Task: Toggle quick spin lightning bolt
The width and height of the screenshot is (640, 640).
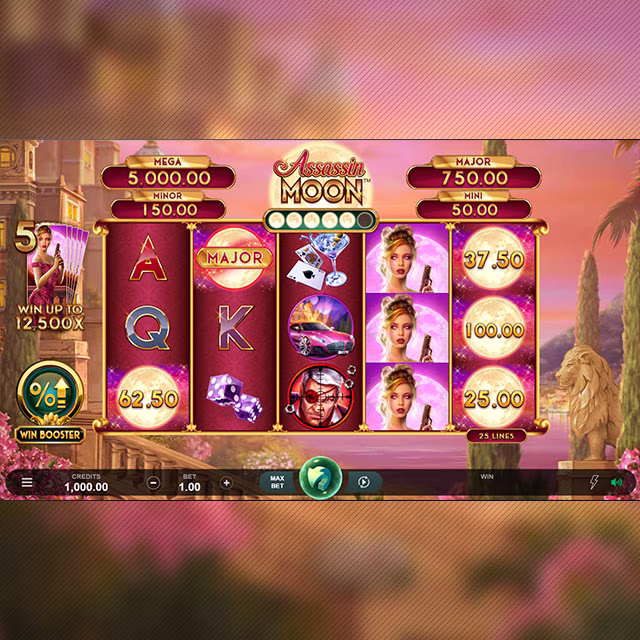Action: [593, 482]
